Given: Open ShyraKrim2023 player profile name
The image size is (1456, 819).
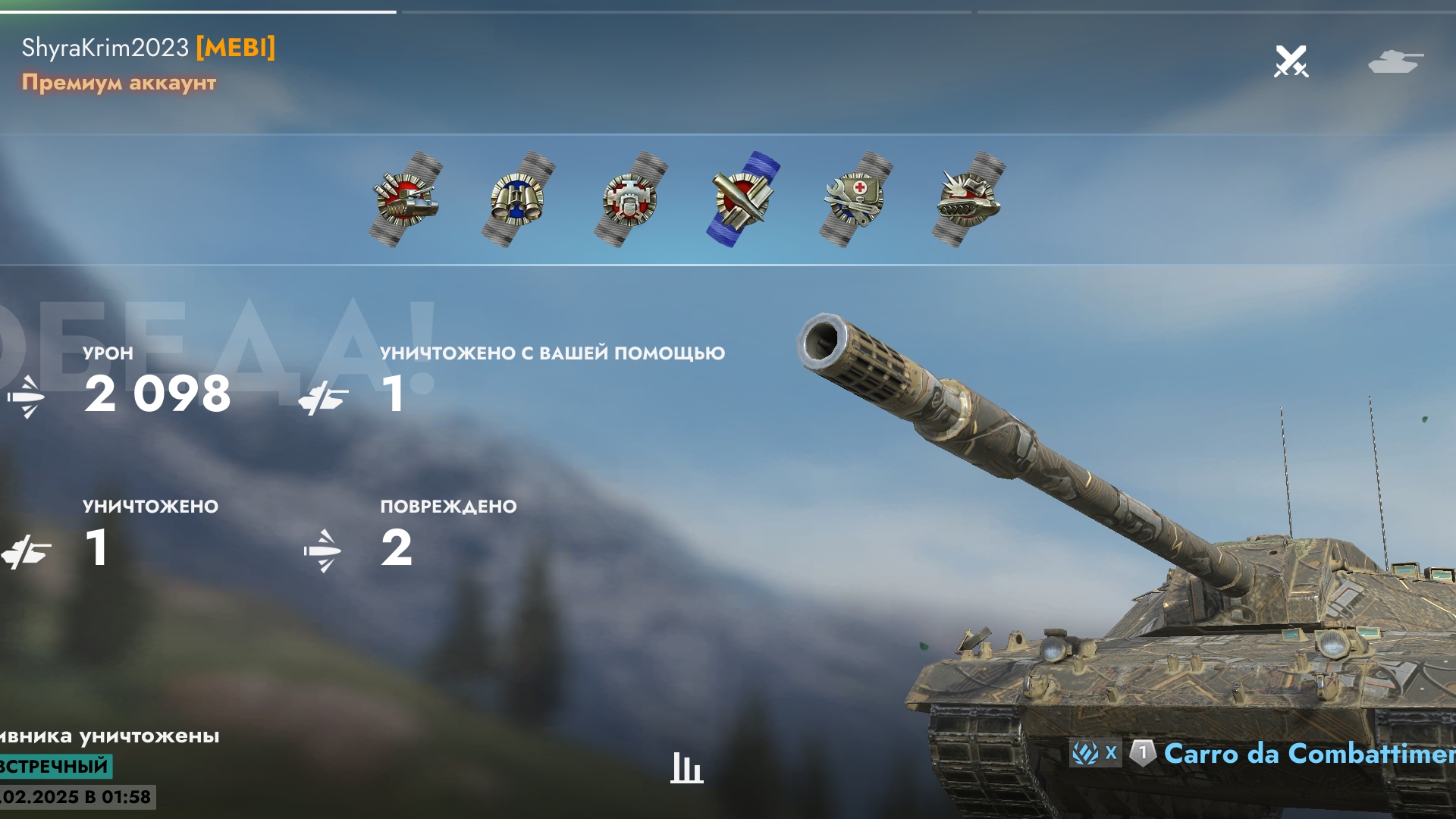Looking at the screenshot, I should 105,48.
